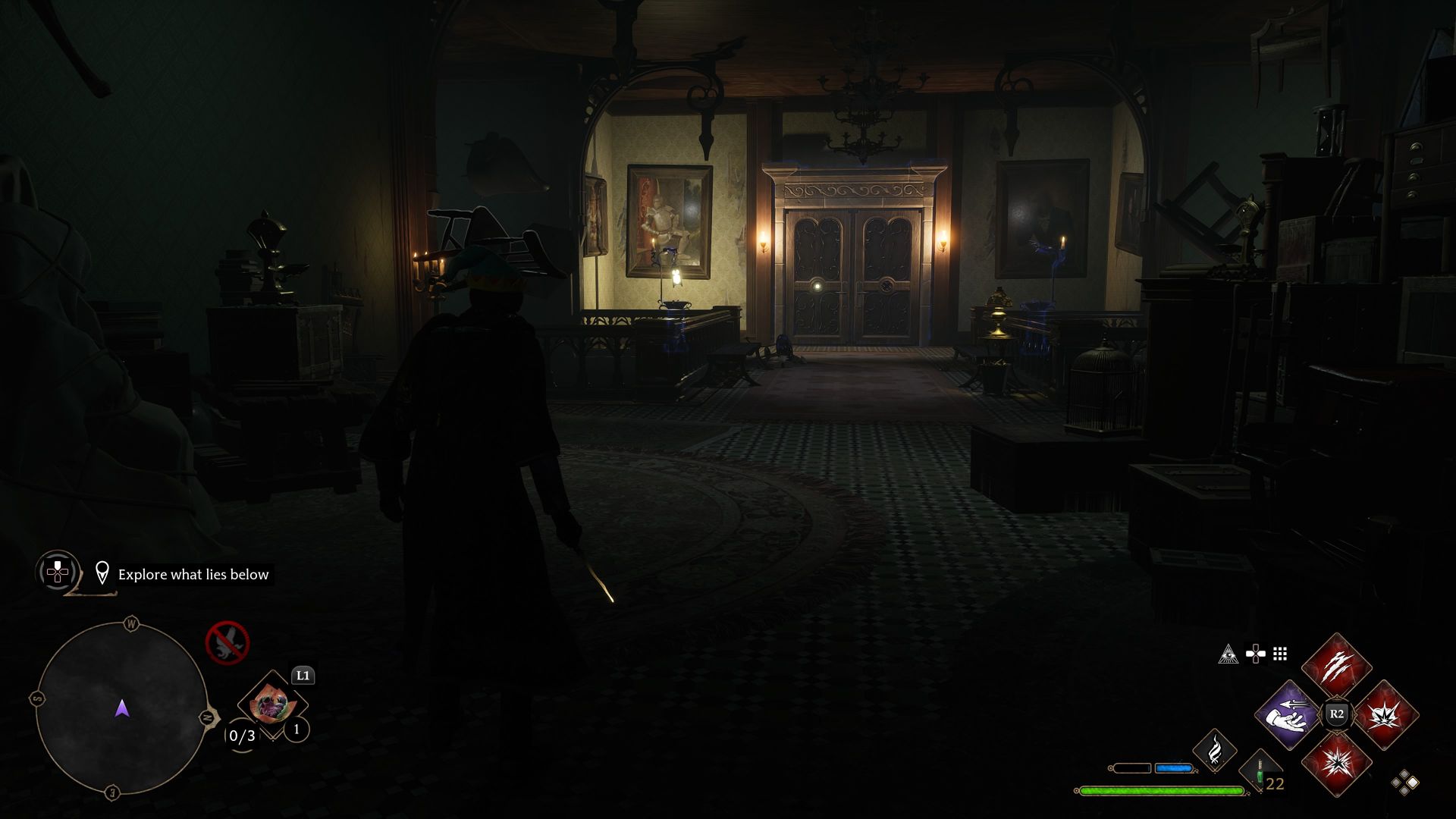Open the circular compass minimap

click(122, 708)
